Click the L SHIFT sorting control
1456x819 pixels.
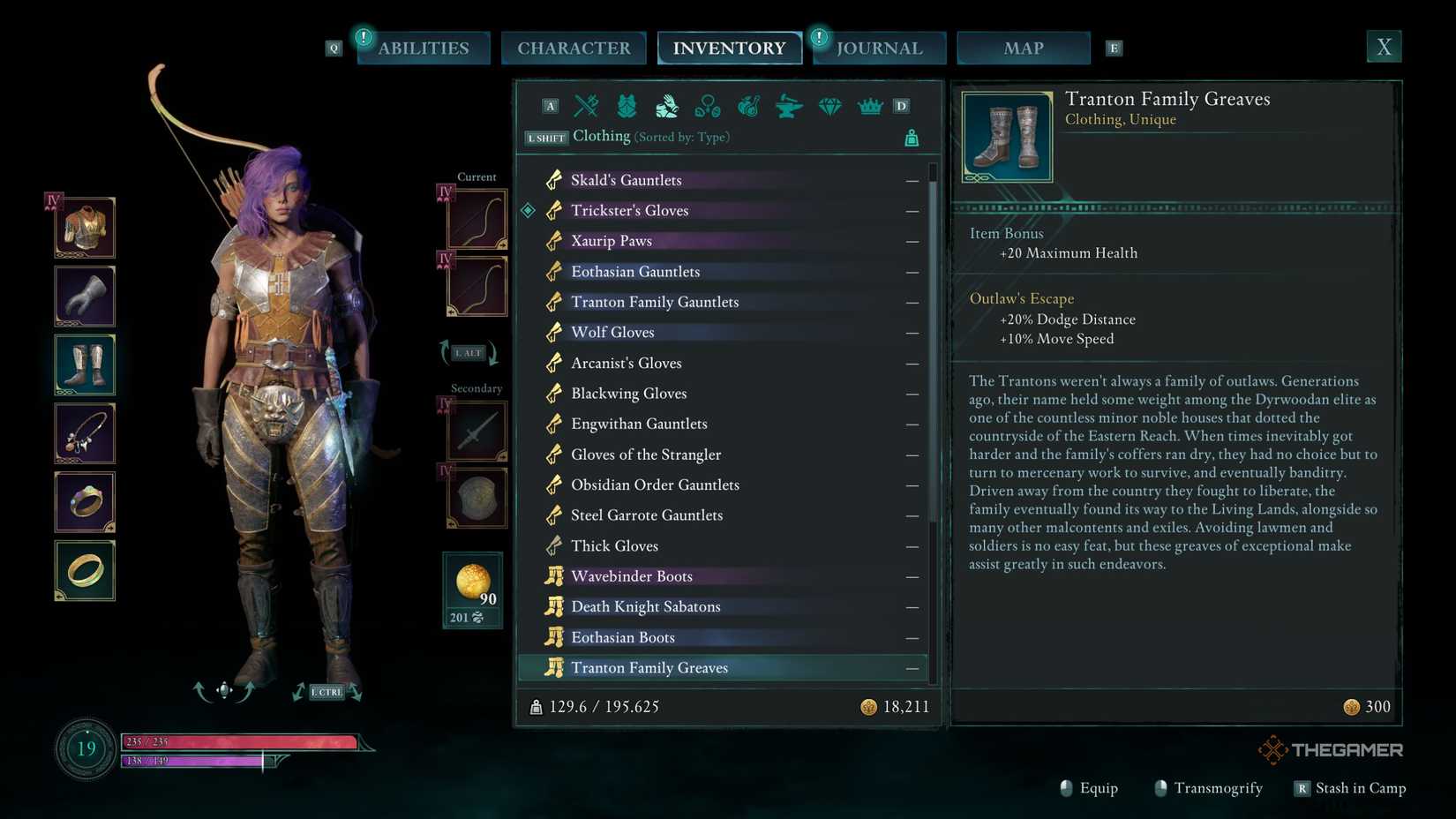(x=544, y=138)
